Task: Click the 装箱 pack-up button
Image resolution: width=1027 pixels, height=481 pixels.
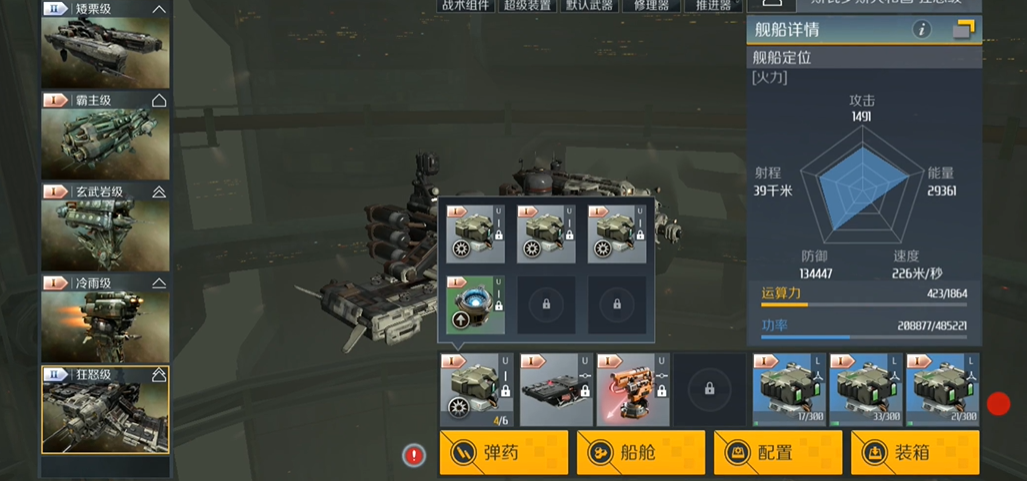Action: (x=914, y=453)
